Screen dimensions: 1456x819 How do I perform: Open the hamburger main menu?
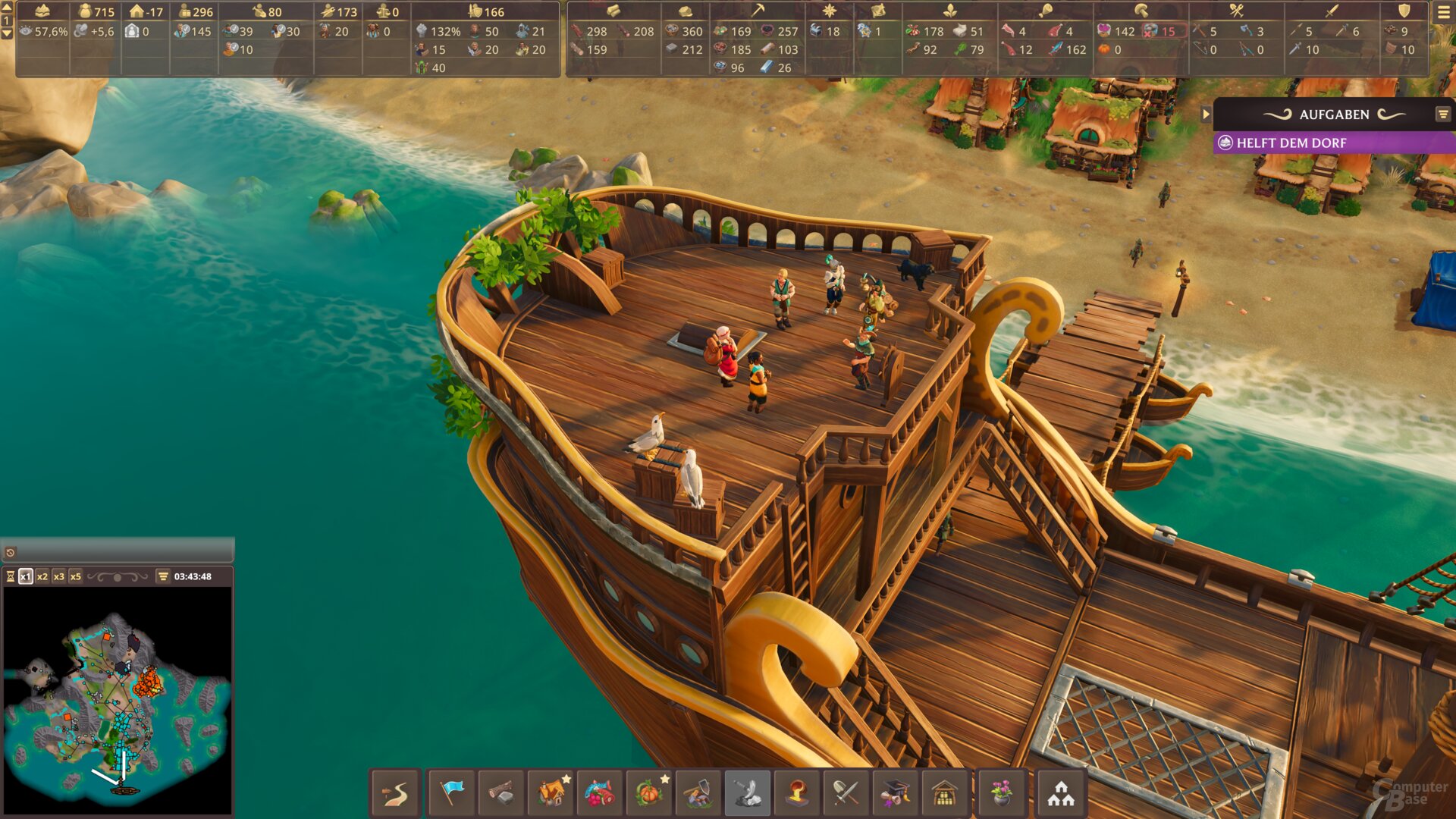(x=1443, y=13)
